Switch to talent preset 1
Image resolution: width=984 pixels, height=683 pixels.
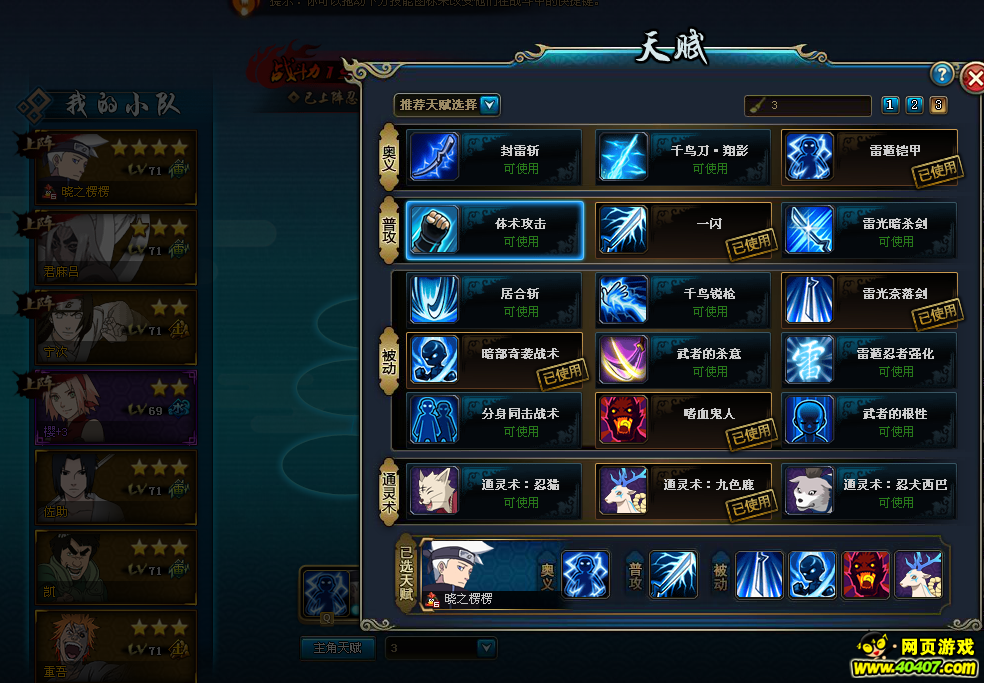[x=890, y=105]
